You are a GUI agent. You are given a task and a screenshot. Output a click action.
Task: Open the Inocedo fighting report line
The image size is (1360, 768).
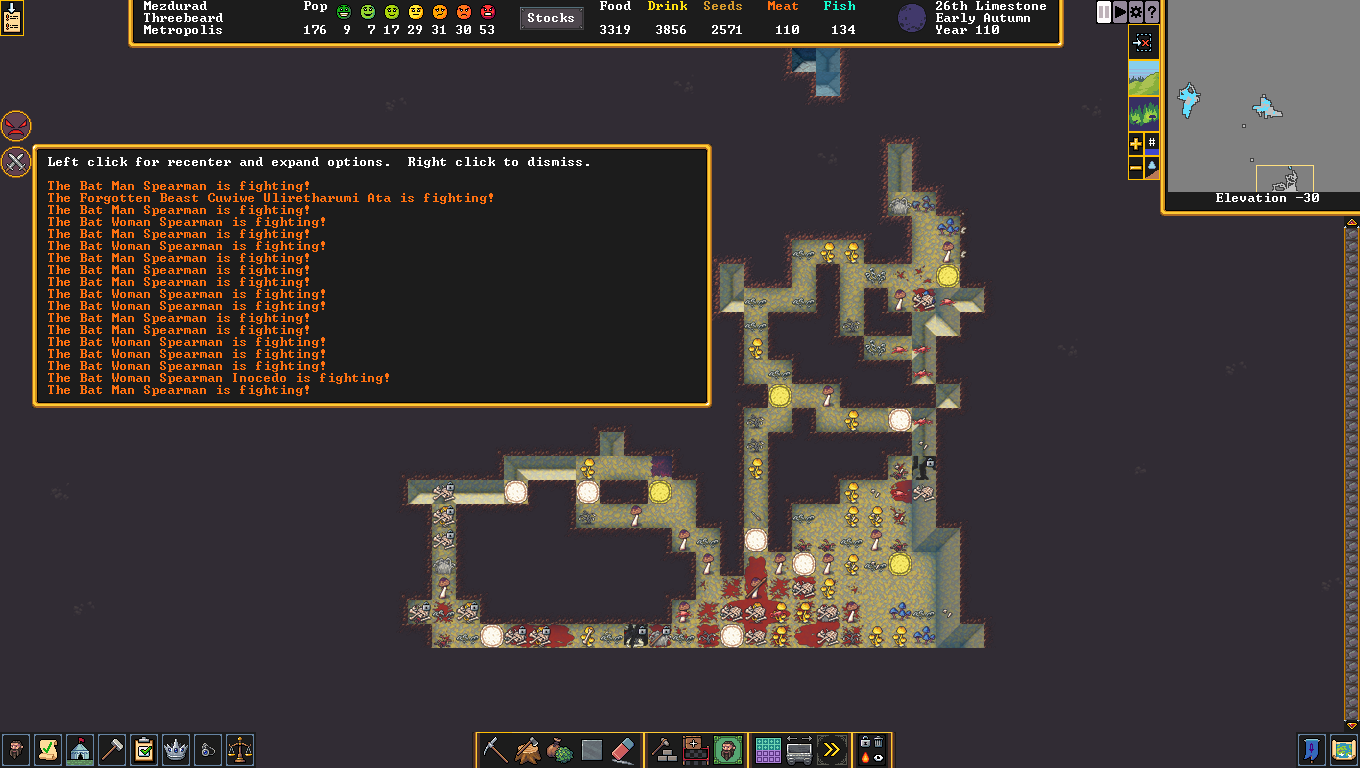click(x=219, y=378)
